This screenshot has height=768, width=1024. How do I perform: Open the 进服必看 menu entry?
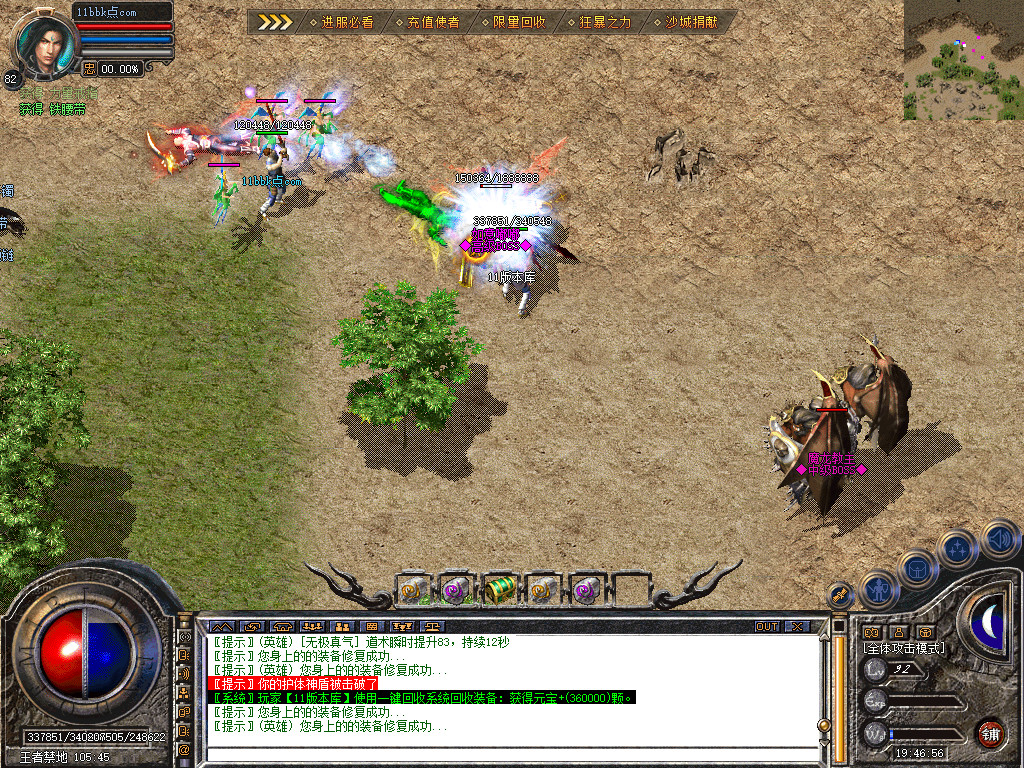341,21
